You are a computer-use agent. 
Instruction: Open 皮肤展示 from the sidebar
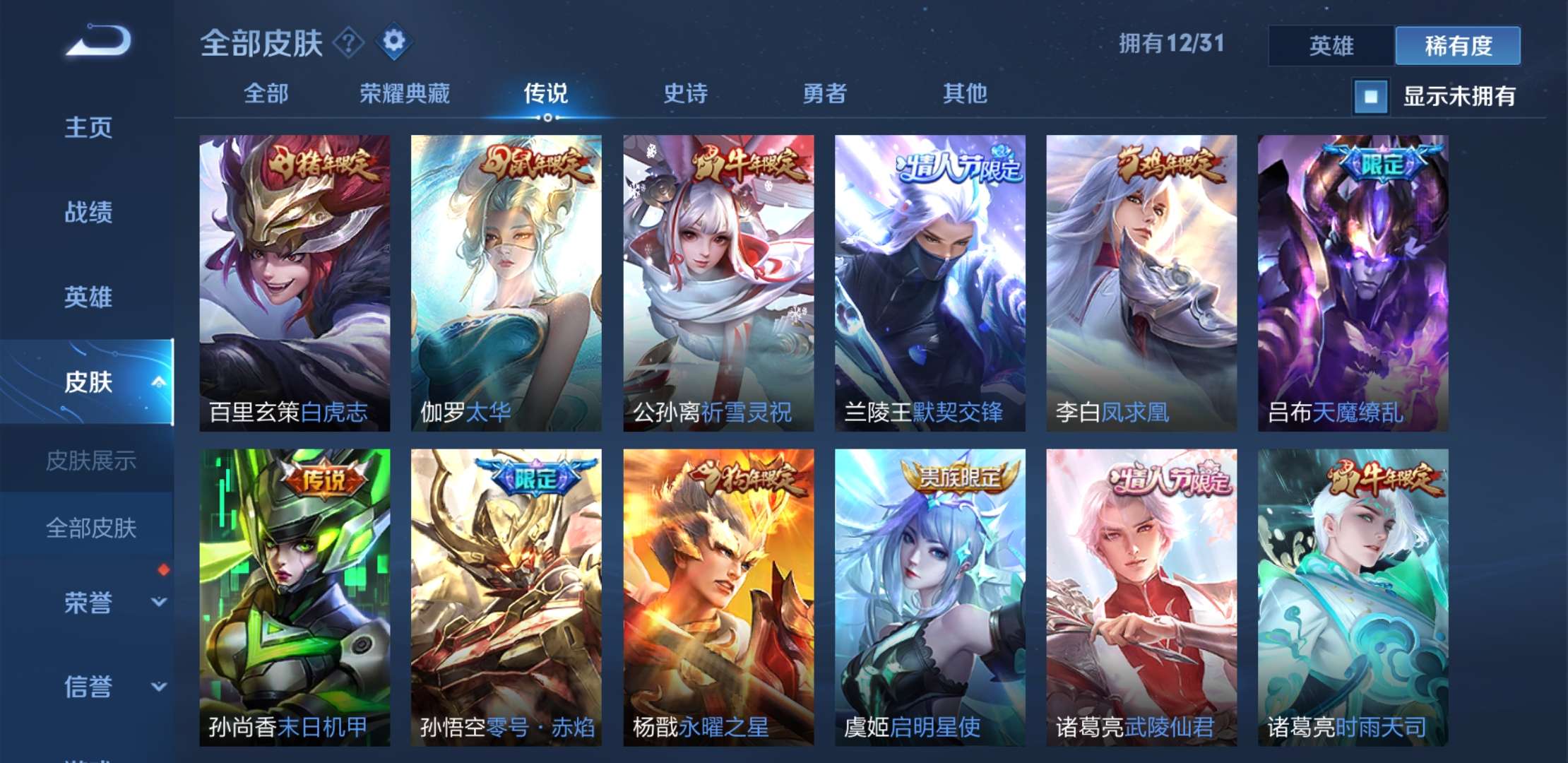[92, 463]
